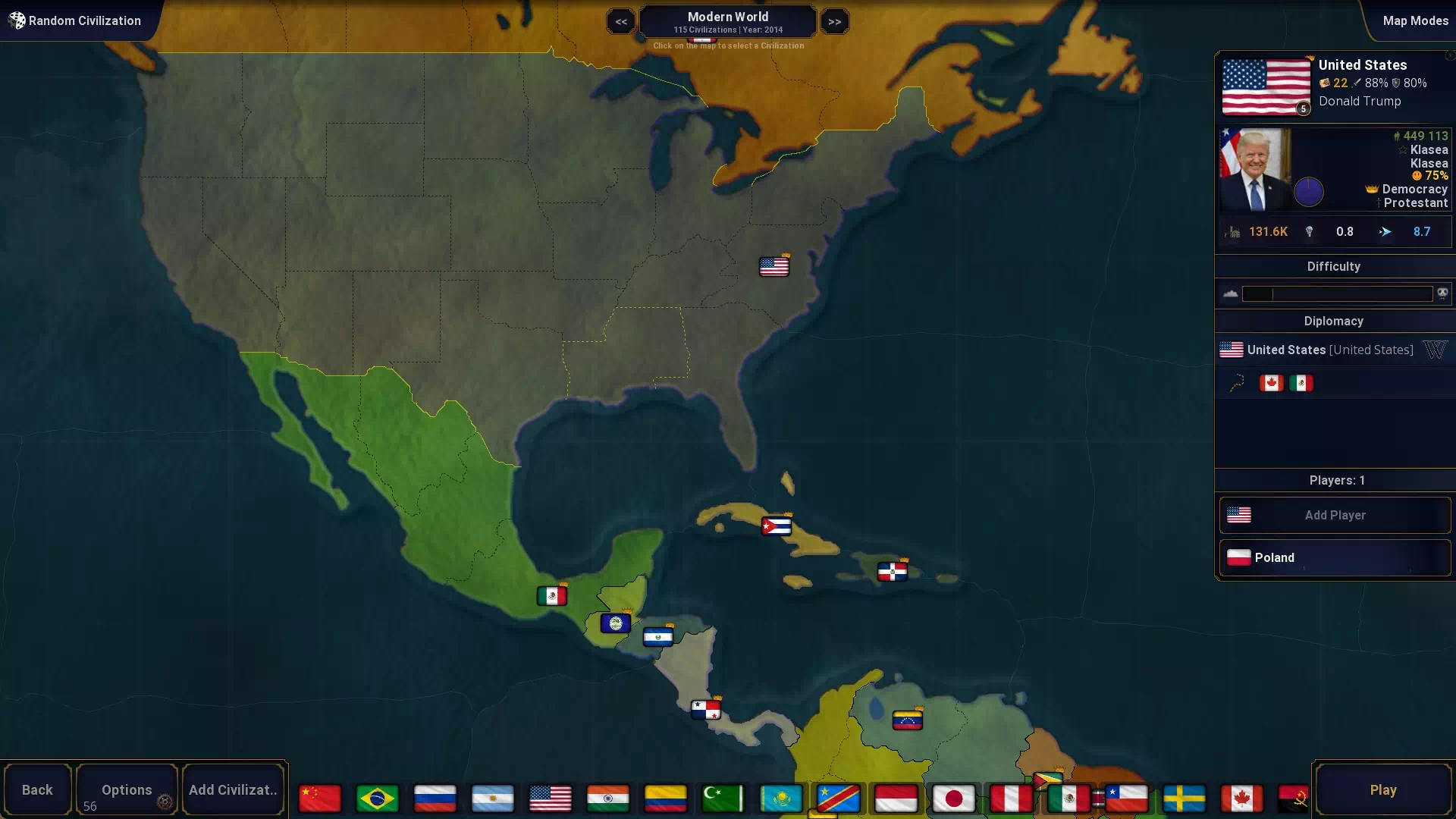The height and width of the screenshot is (819, 1456).
Task: Click the Modern World scenario title
Action: pyautogui.click(x=726, y=17)
